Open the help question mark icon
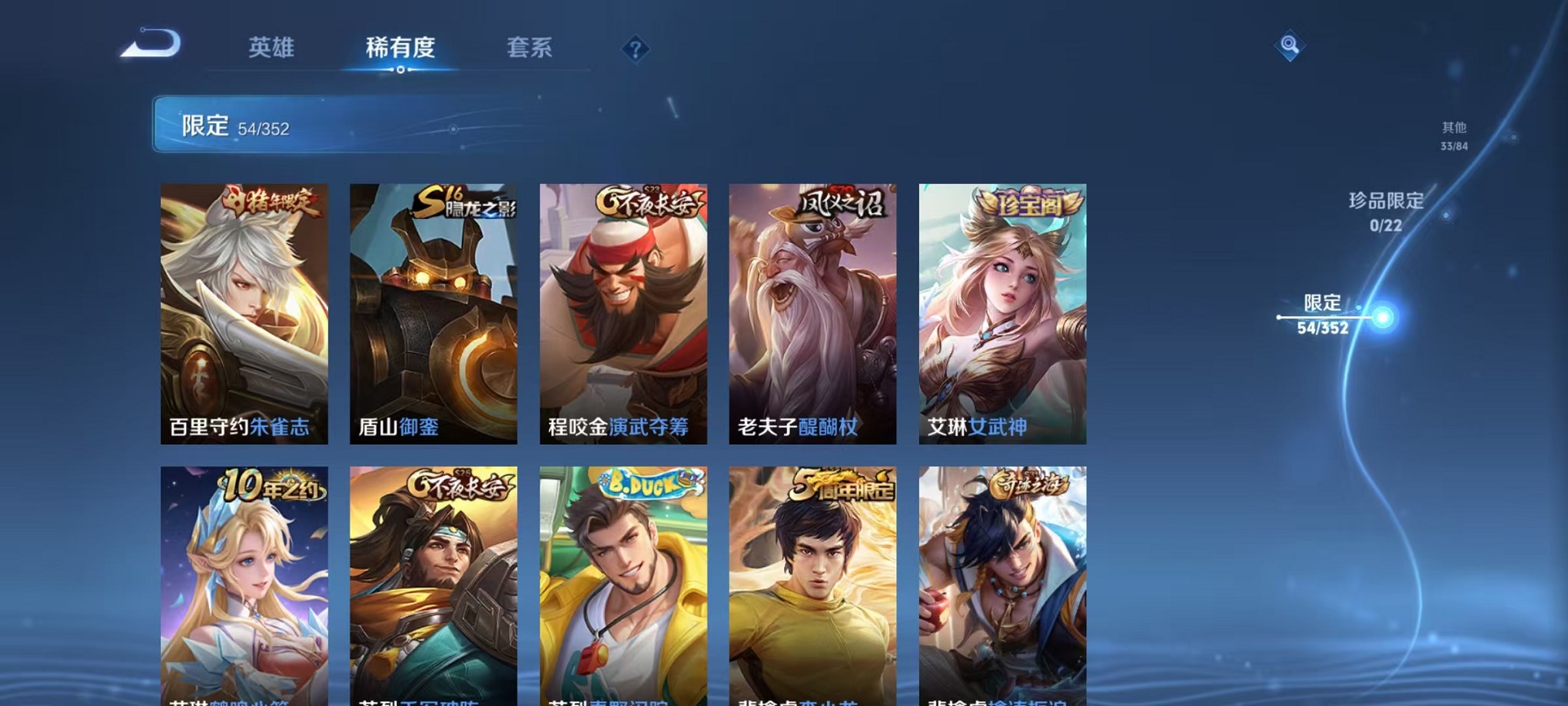1568x706 pixels. (x=635, y=50)
